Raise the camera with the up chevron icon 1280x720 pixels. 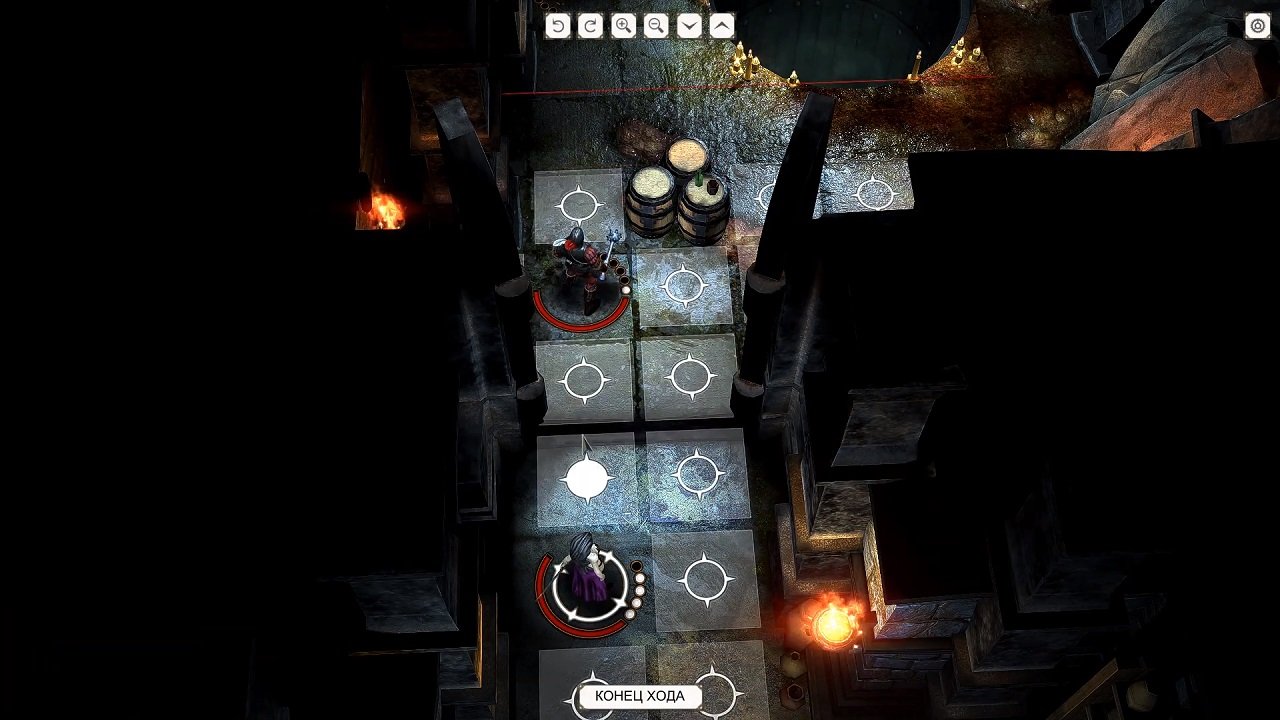click(722, 26)
